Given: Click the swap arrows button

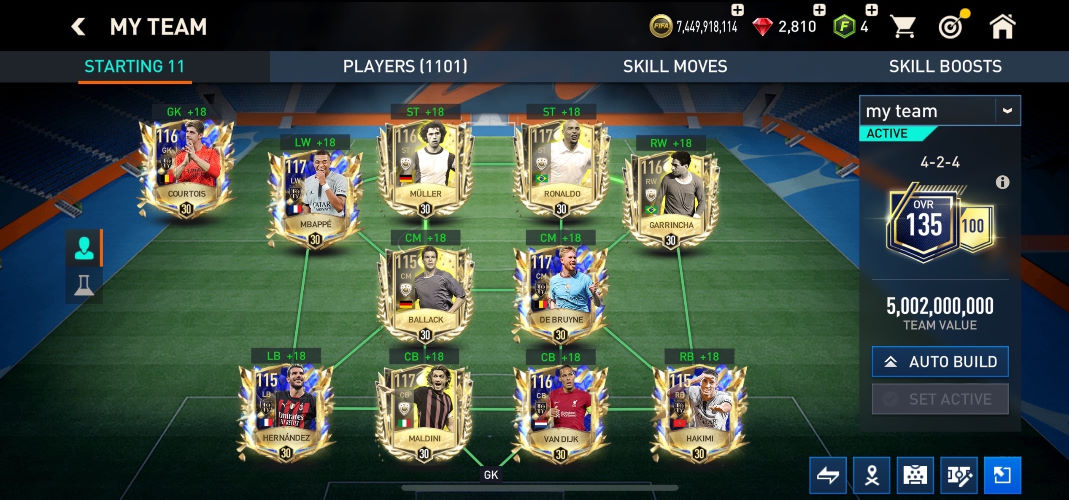Looking at the screenshot, I should click(828, 476).
